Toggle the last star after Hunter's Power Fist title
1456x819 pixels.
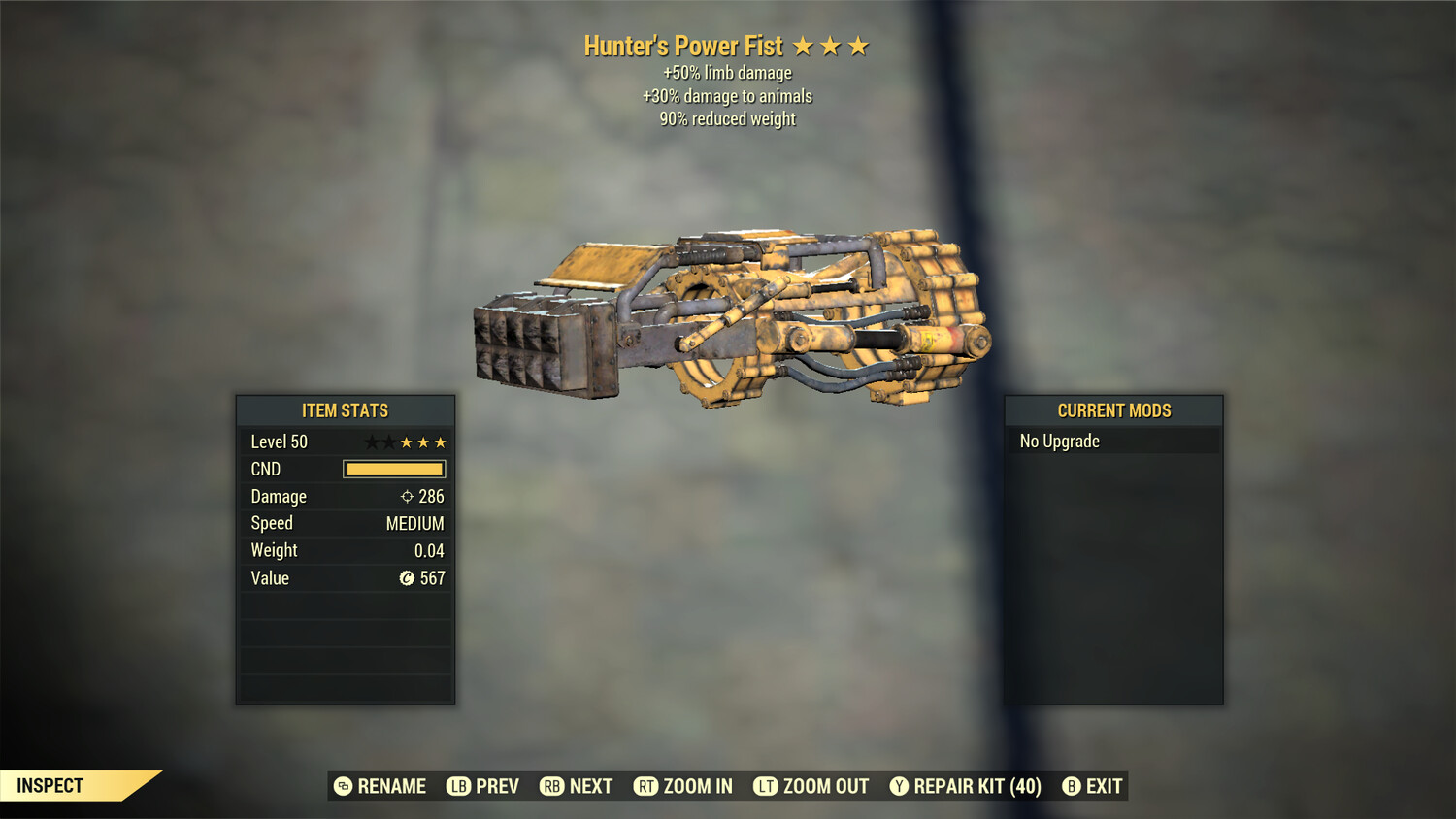tap(860, 45)
